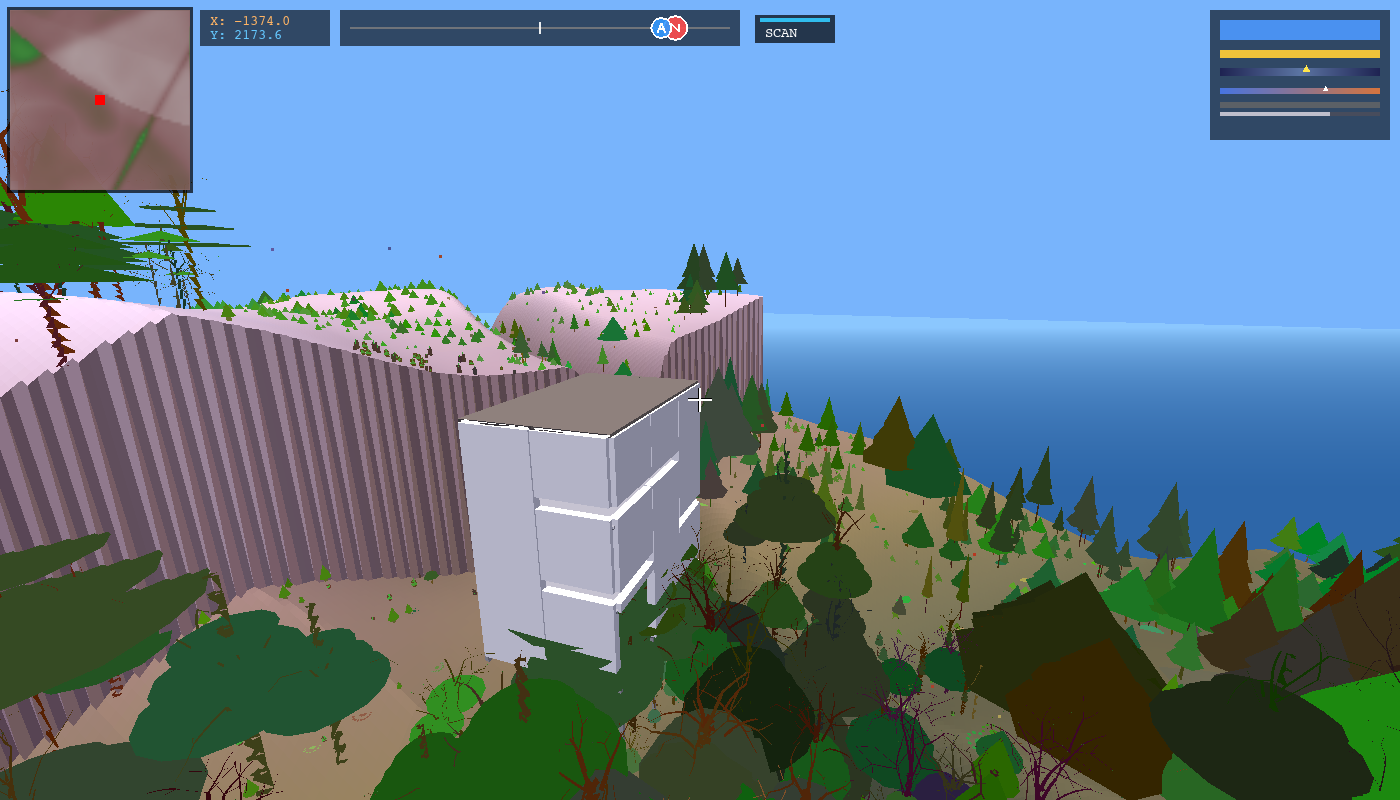The height and width of the screenshot is (800, 1400).
Task: Click the cyan status strip above SCAN
Action: click(x=795, y=19)
